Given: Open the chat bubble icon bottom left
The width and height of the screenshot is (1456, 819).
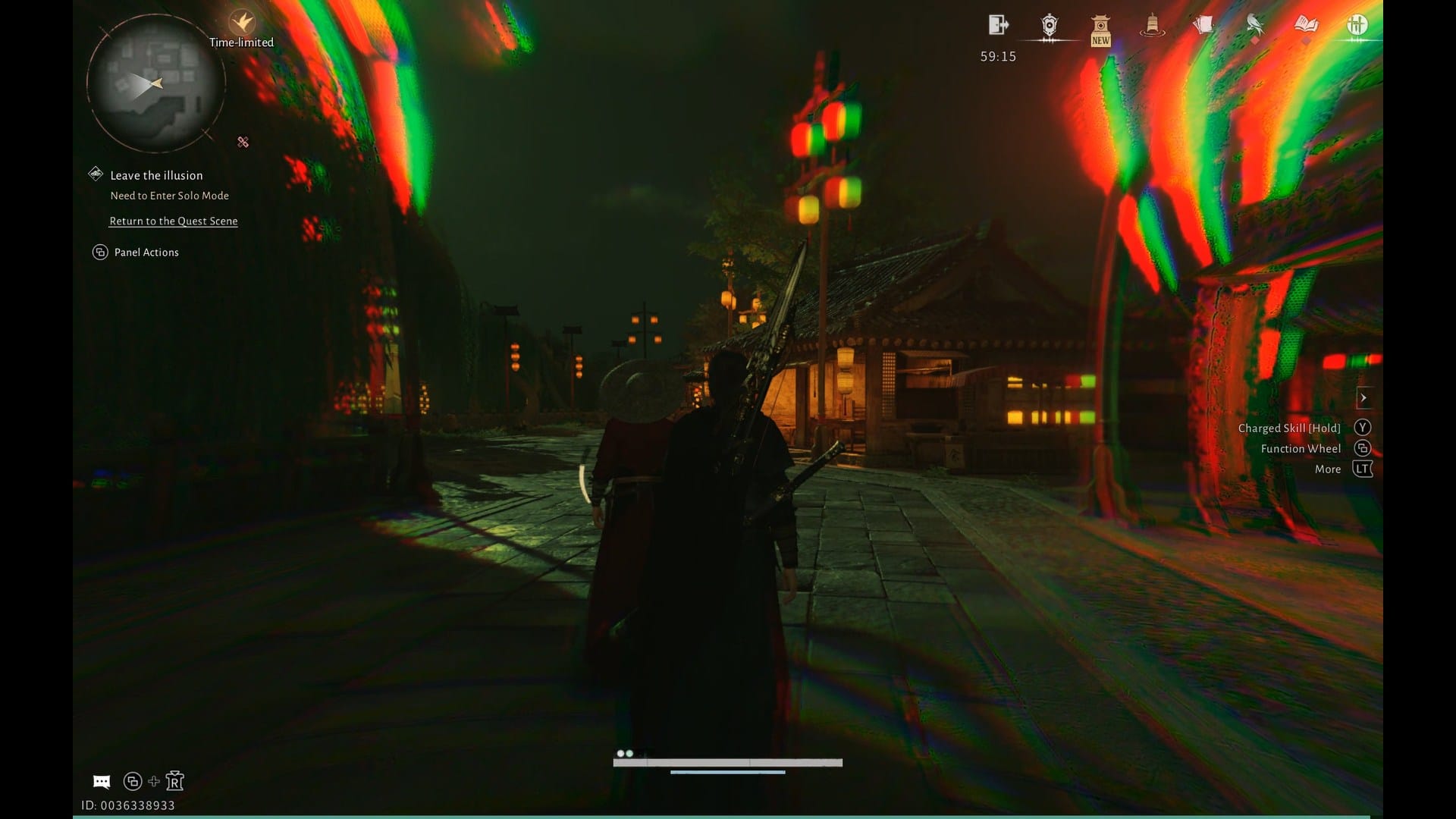Looking at the screenshot, I should click(x=102, y=781).
